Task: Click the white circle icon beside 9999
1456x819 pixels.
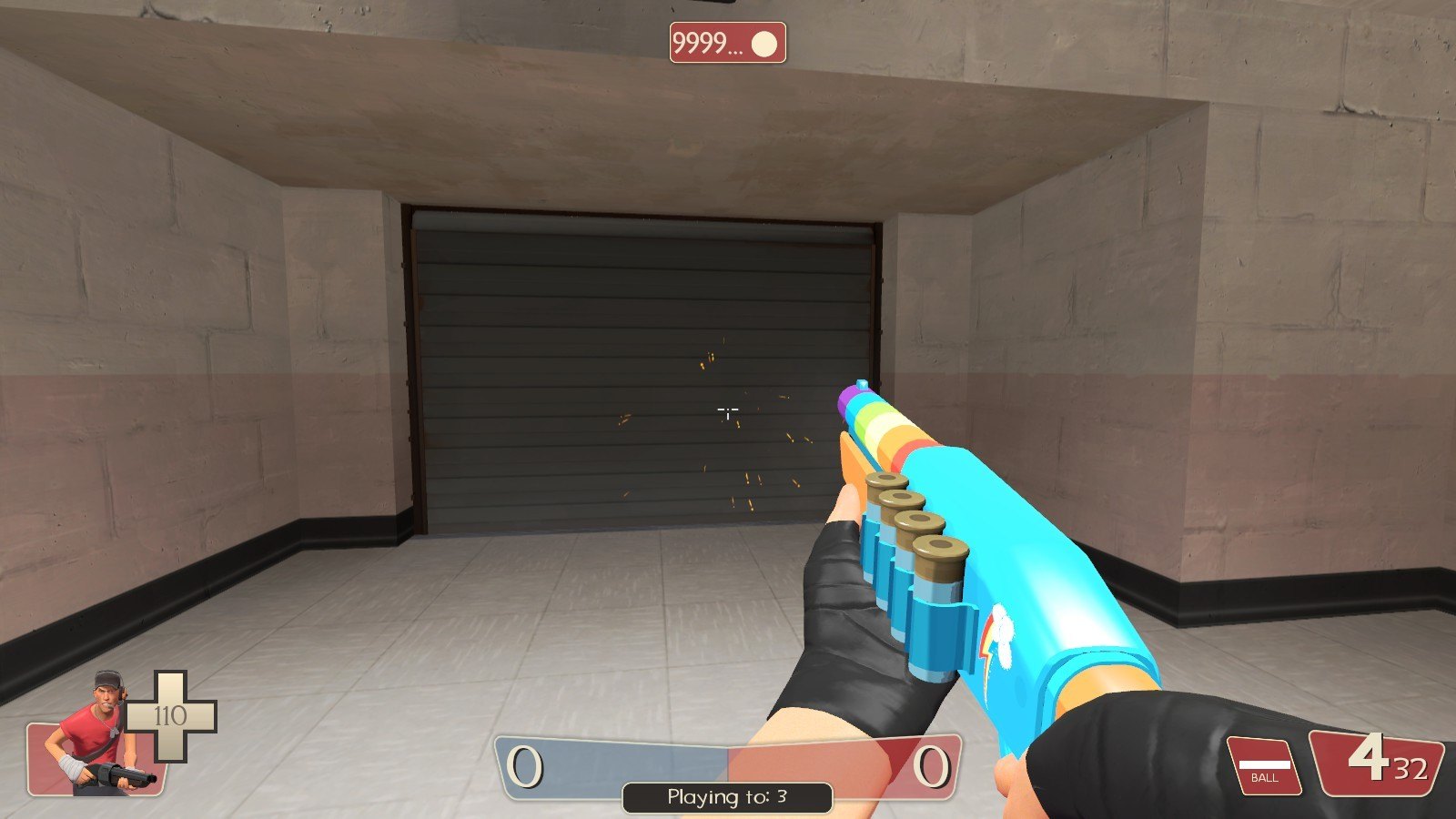Action: click(764, 44)
